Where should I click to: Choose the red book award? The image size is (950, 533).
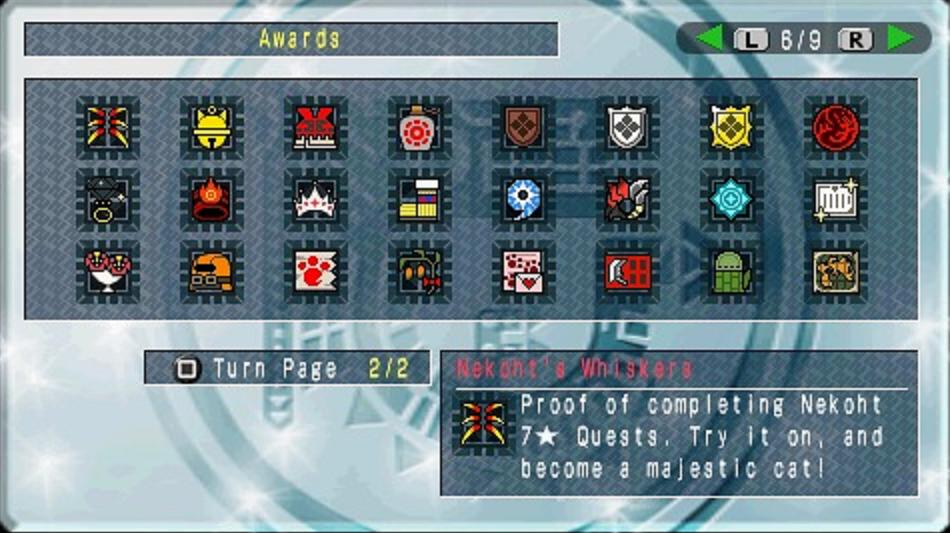[x=628, y=272]
